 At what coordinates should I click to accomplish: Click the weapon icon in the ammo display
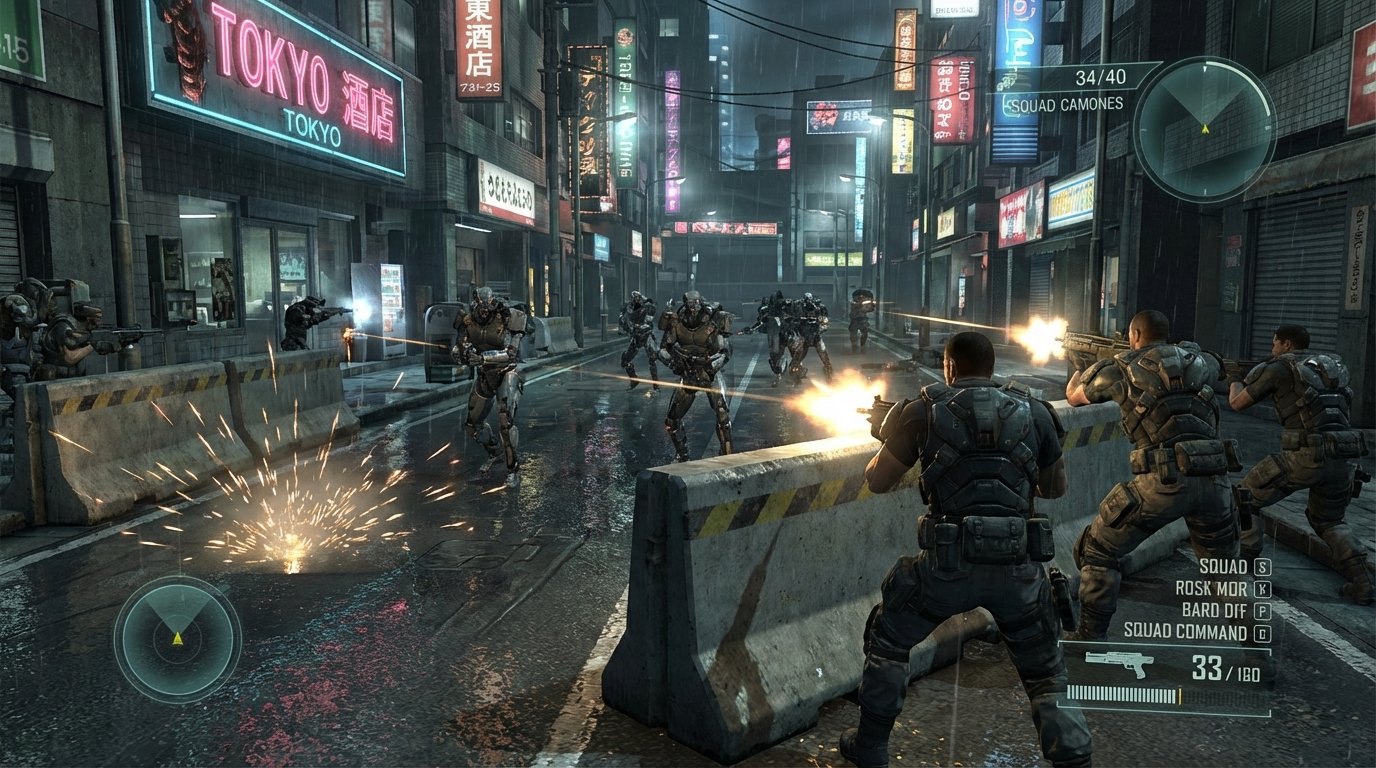tap(1119, 660)
